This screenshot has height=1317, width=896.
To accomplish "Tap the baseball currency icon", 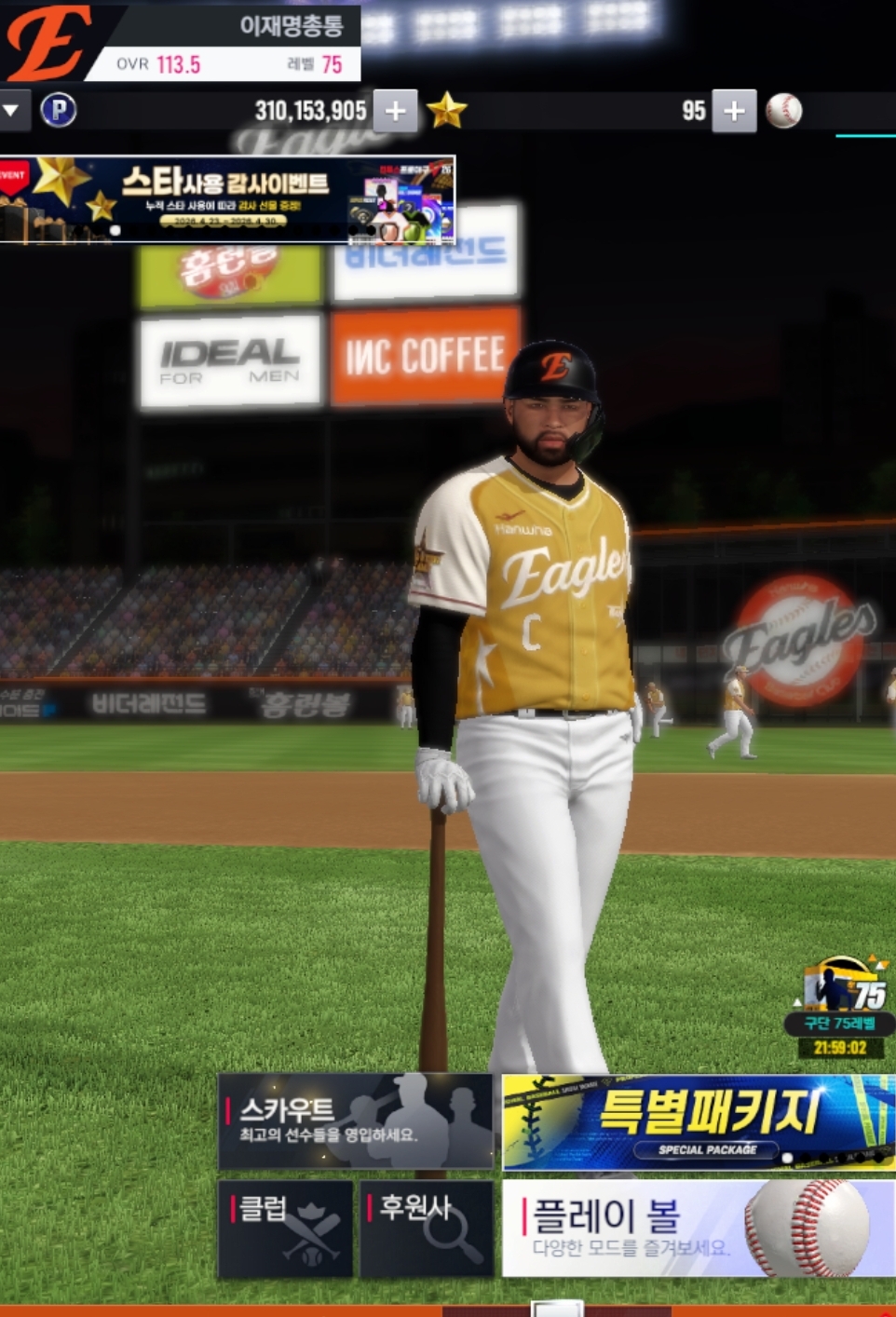I will pos(783,112).
